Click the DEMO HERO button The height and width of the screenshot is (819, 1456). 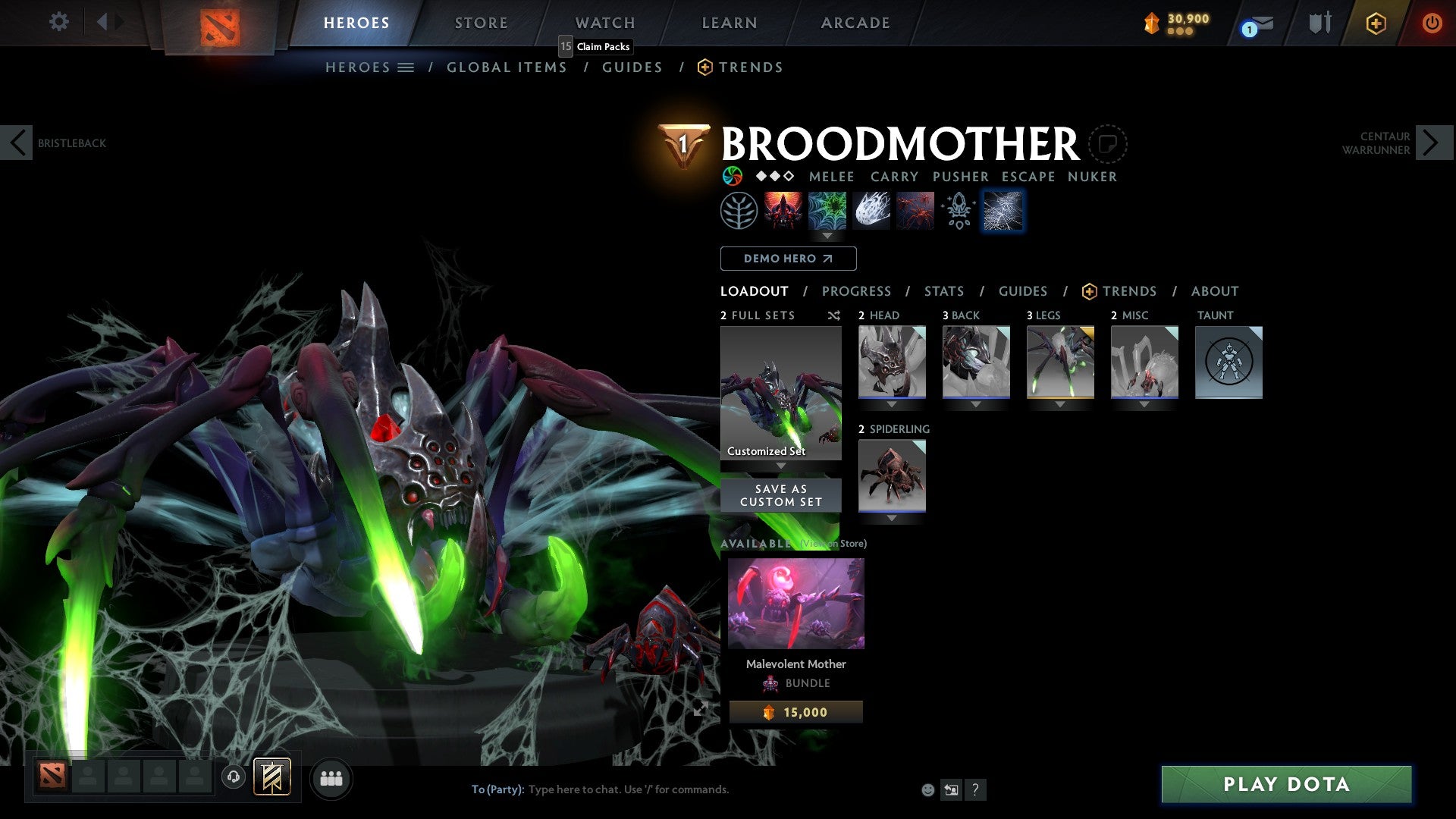(787, 259)
